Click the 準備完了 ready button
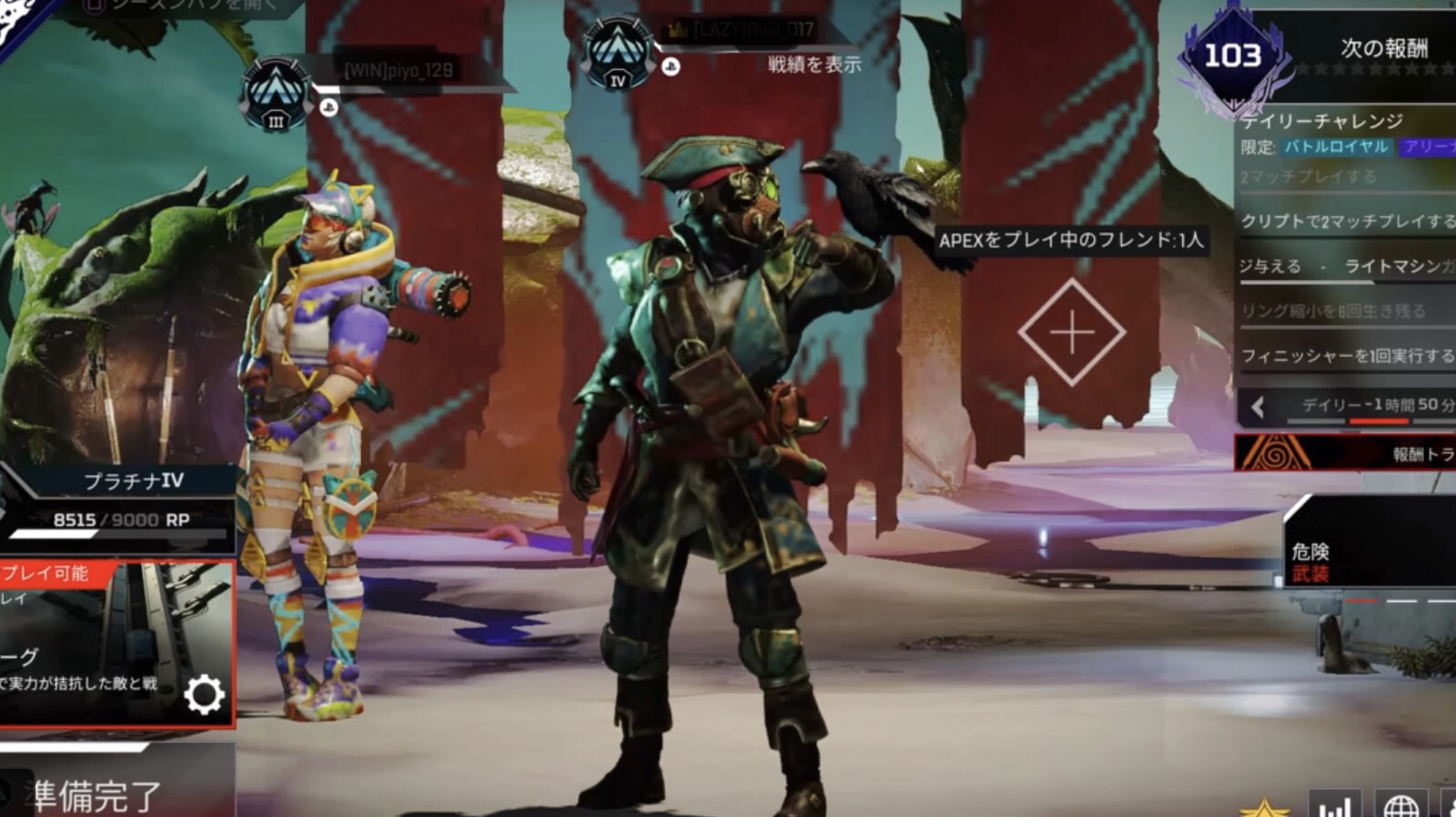This screenshot has height=817, width=1456. (x=95, y=795)
